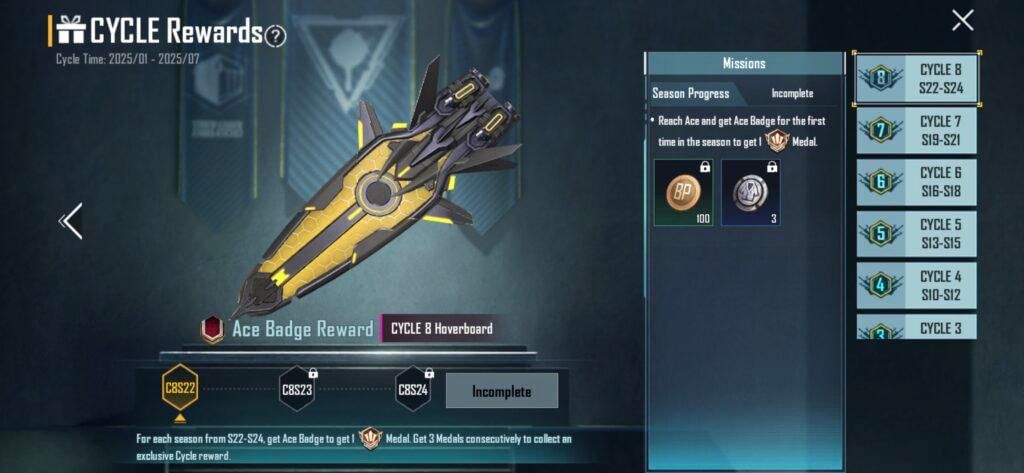The width and height of the screenshot is (1024, 473).
Task: Open Cycle 6 S16-S18 rewards
Action: tap(917, 182)
